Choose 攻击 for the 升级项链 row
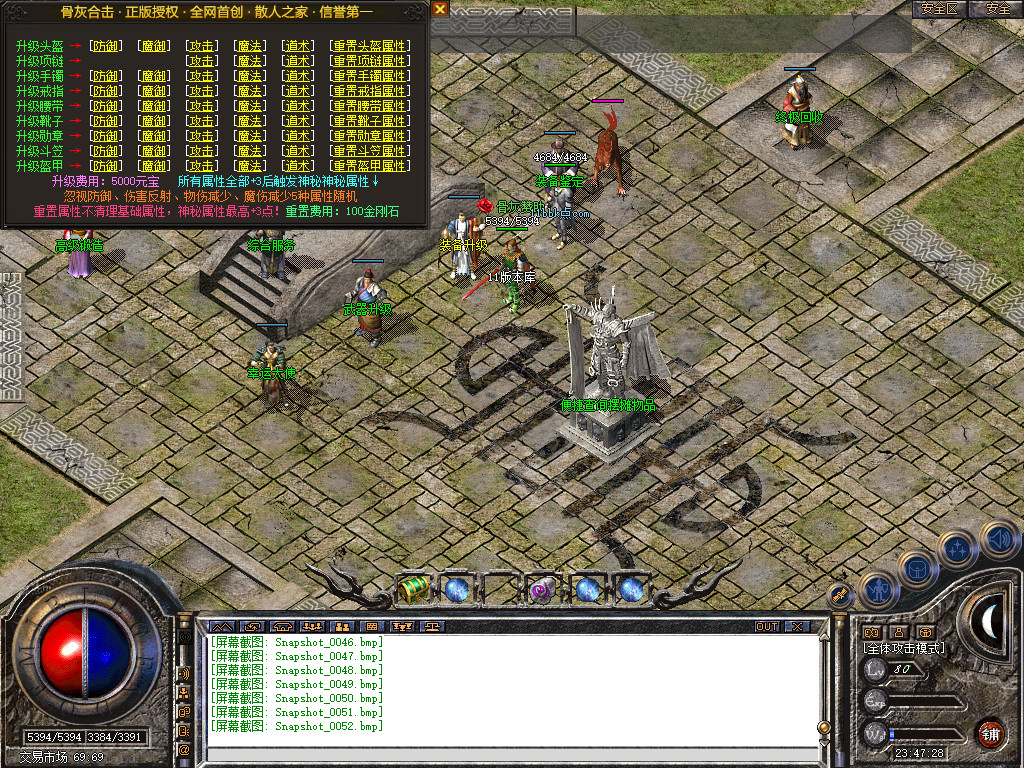The height and width of the screenshot is (768, 1024). tap(202, 61)
